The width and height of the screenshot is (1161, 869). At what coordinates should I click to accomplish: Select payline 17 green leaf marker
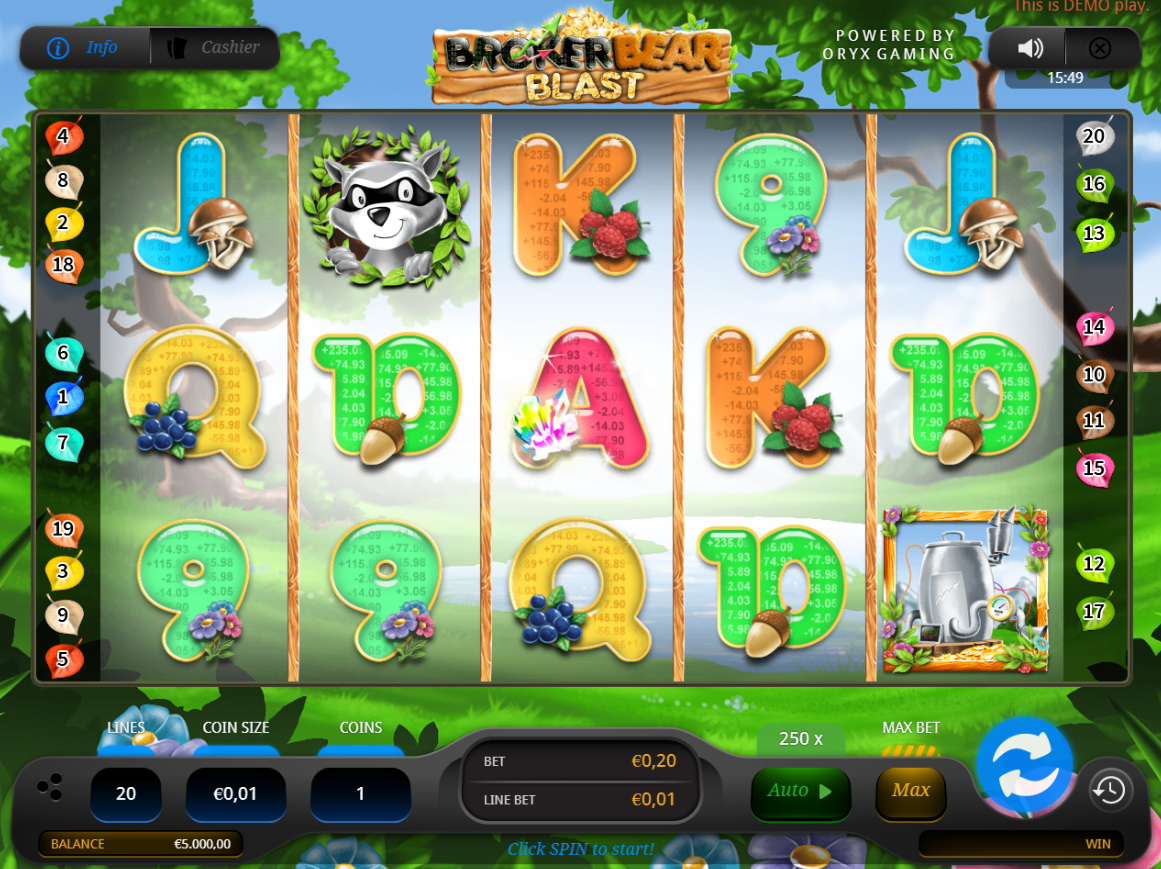point(1094,610)
